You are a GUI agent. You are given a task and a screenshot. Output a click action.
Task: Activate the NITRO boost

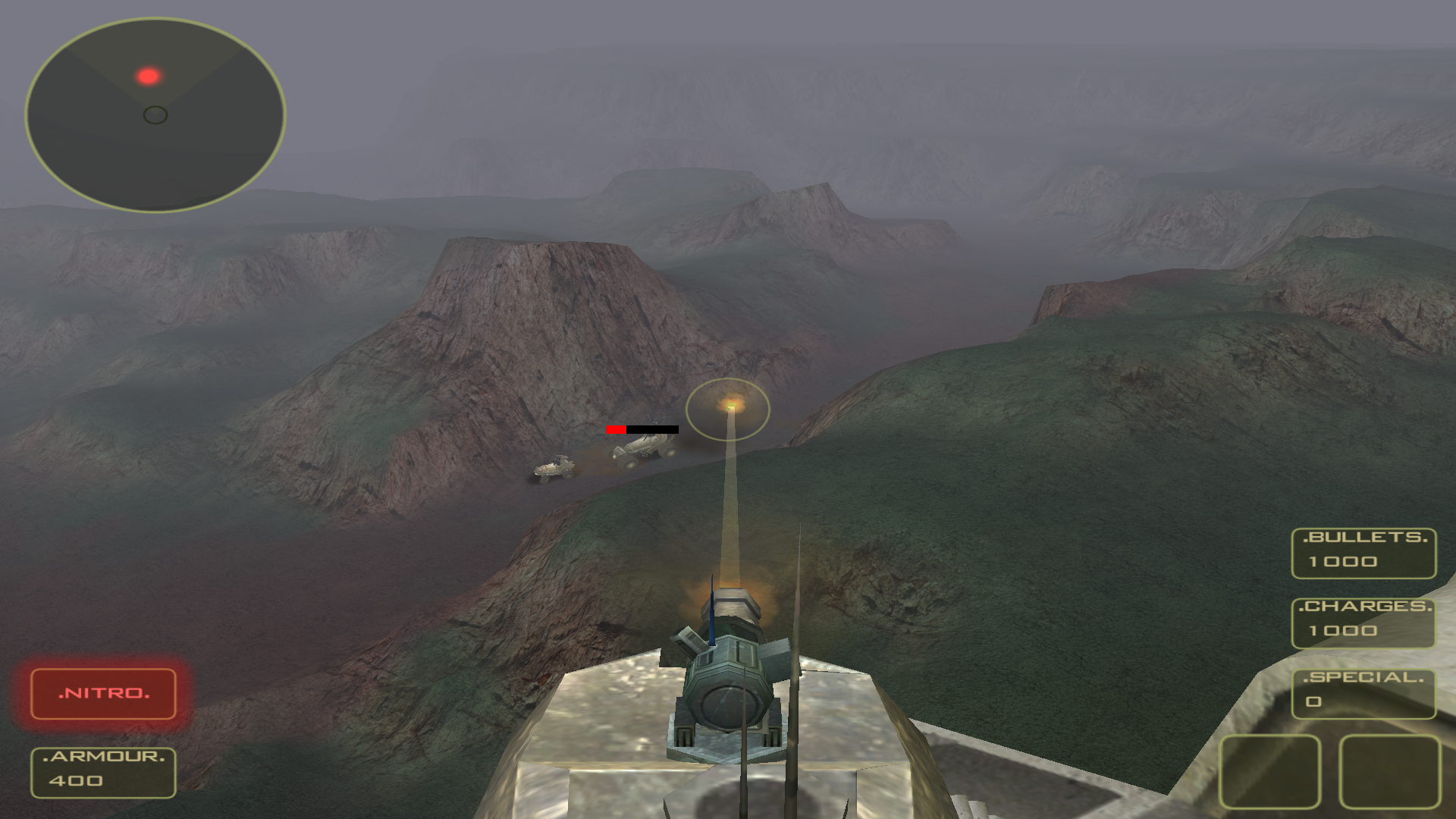pyautogui.click(x=103, y=693)
